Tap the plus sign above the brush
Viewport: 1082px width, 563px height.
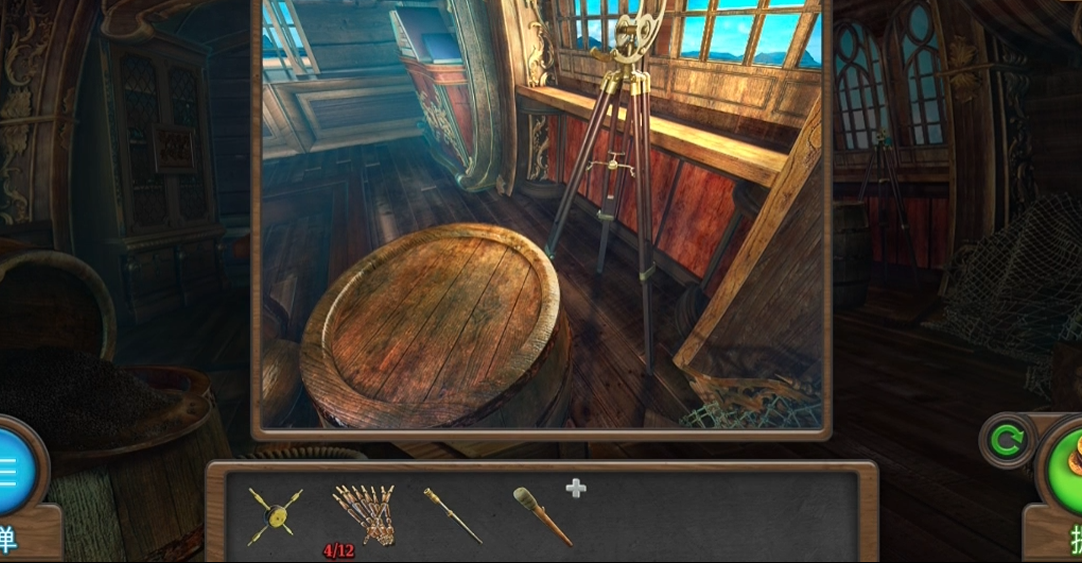[576, 488]
